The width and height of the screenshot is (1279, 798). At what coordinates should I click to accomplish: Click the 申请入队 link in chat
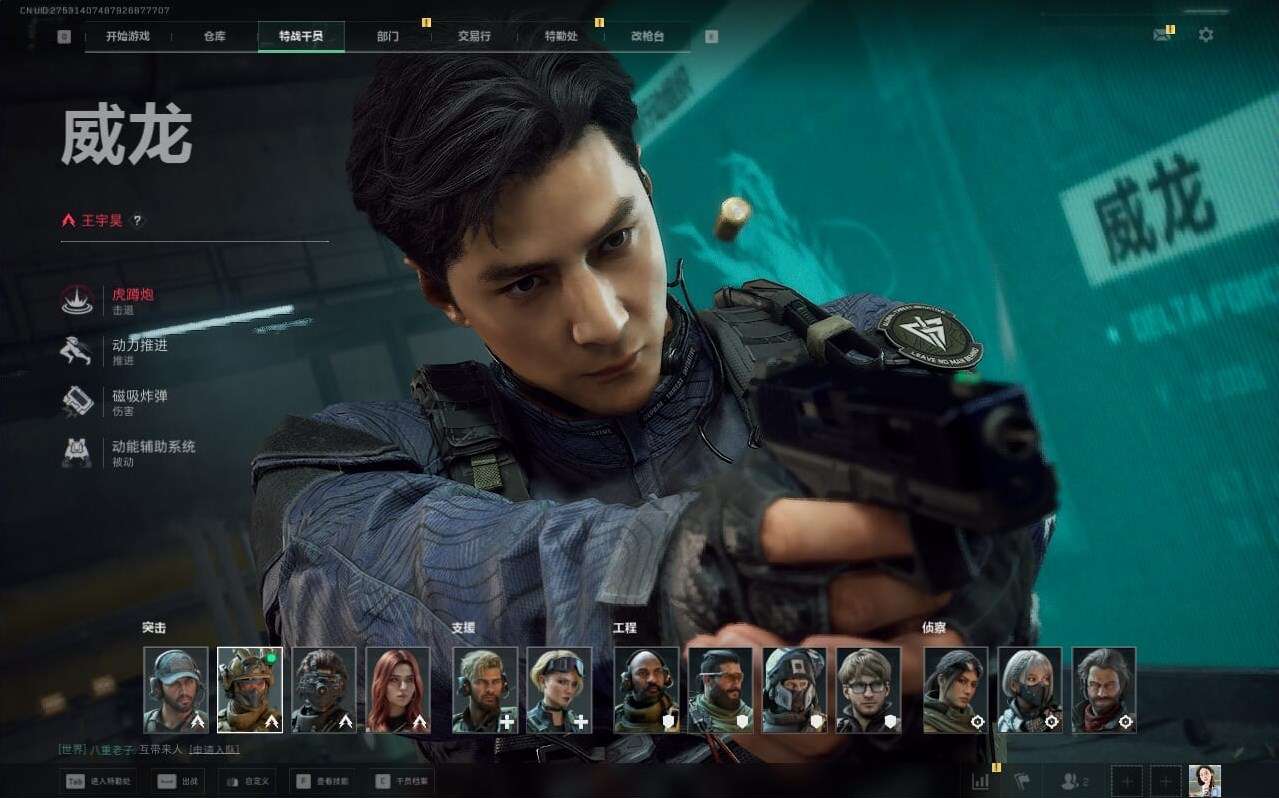214,749
